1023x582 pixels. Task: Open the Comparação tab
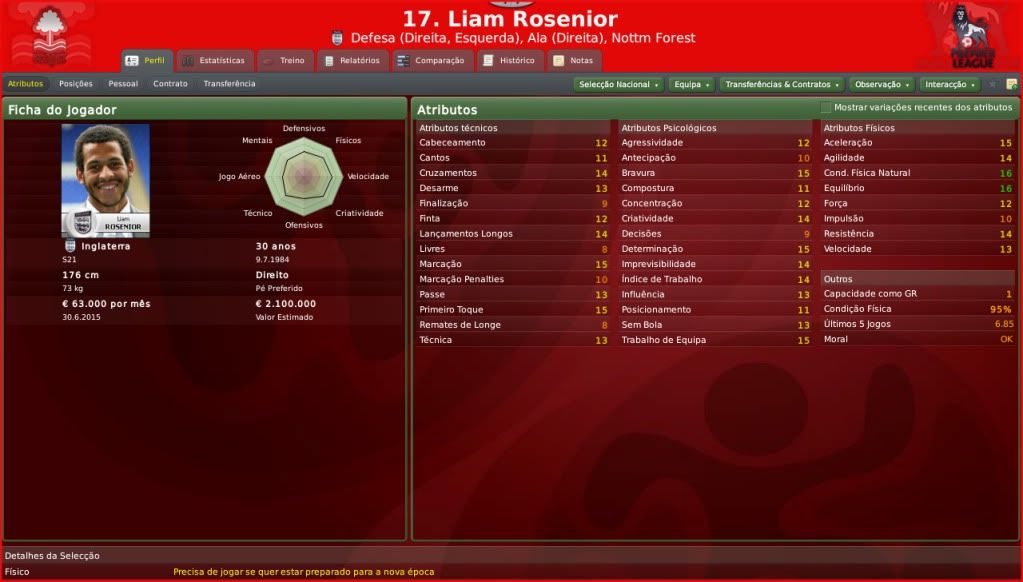[431, 60]
